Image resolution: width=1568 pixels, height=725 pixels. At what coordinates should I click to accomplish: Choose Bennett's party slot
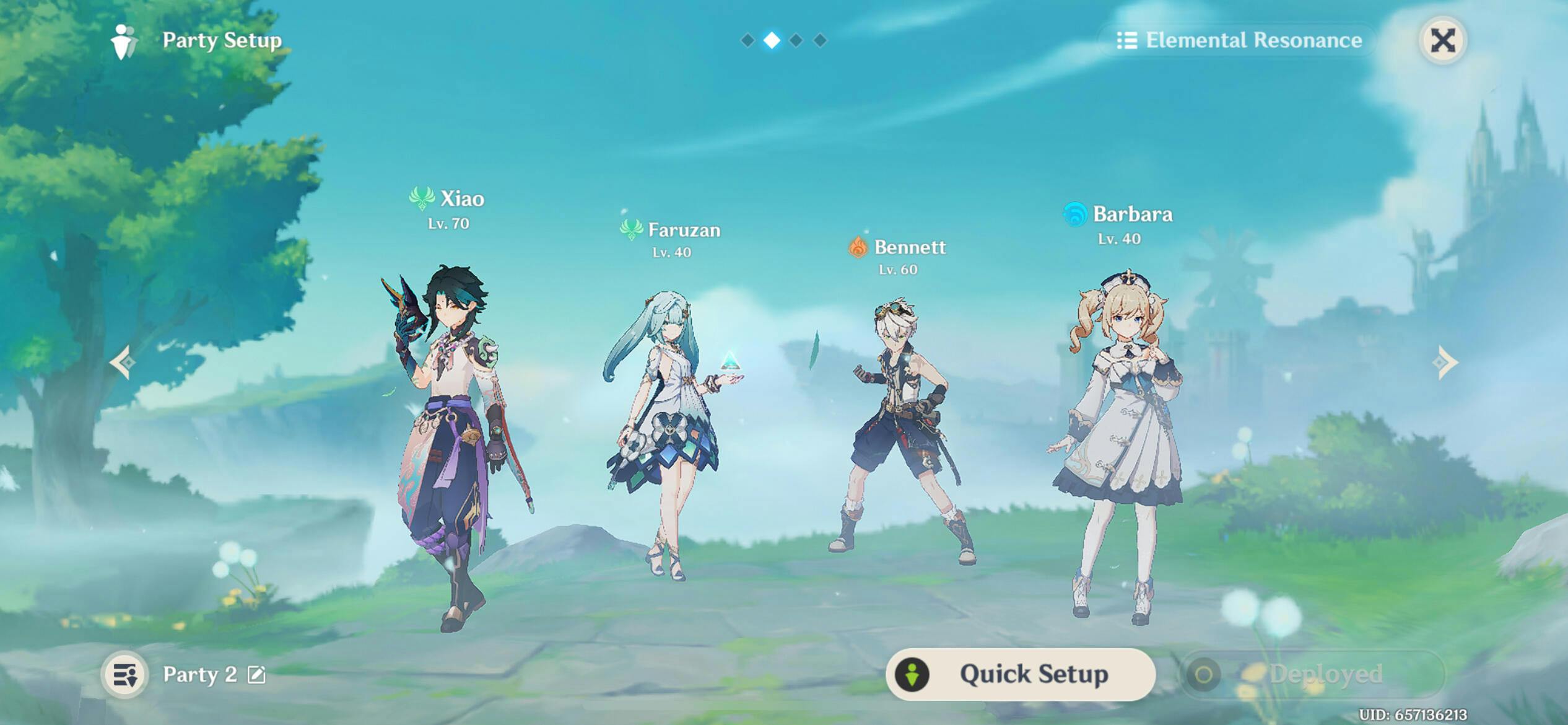[901, 434]
